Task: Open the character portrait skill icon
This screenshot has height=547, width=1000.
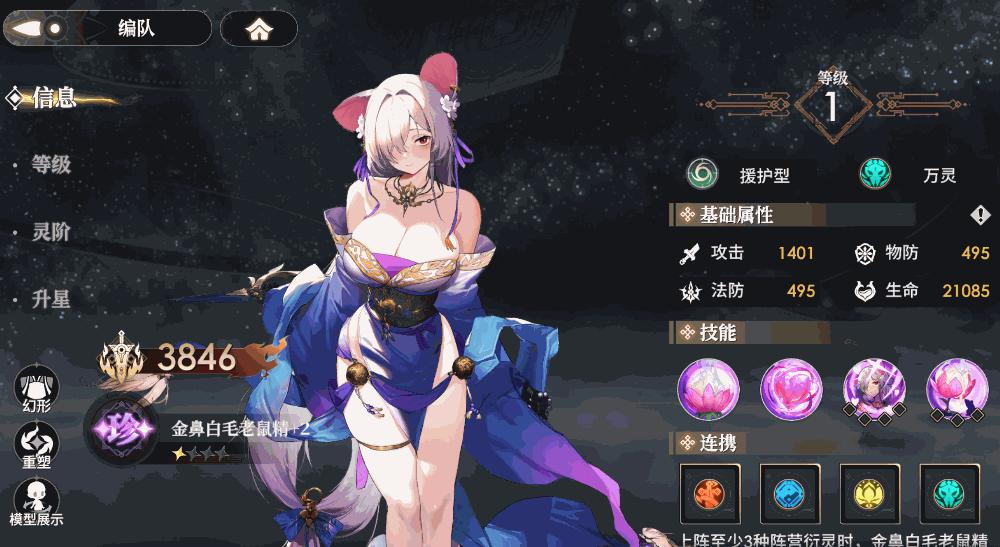Action: click(x=874, y=388)
